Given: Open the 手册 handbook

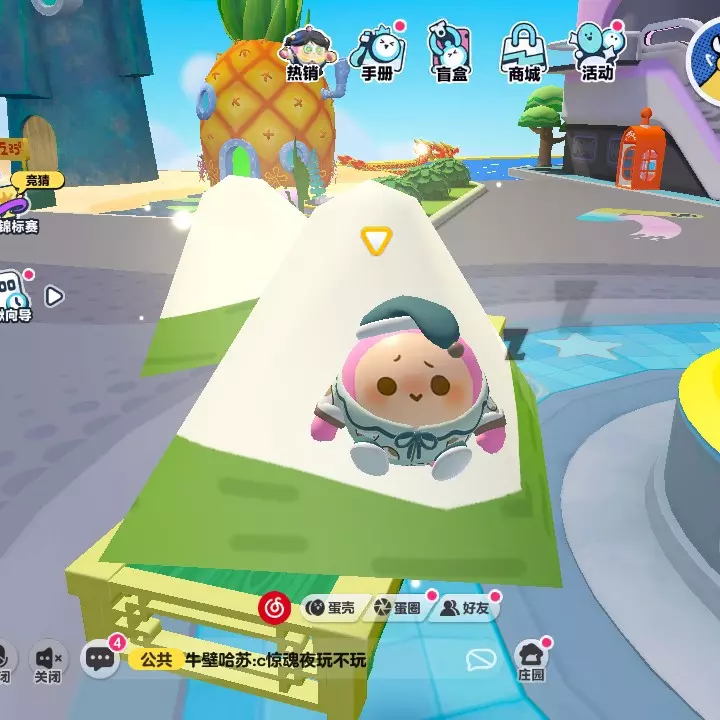Looking at the screenshot, I should 376,52.
